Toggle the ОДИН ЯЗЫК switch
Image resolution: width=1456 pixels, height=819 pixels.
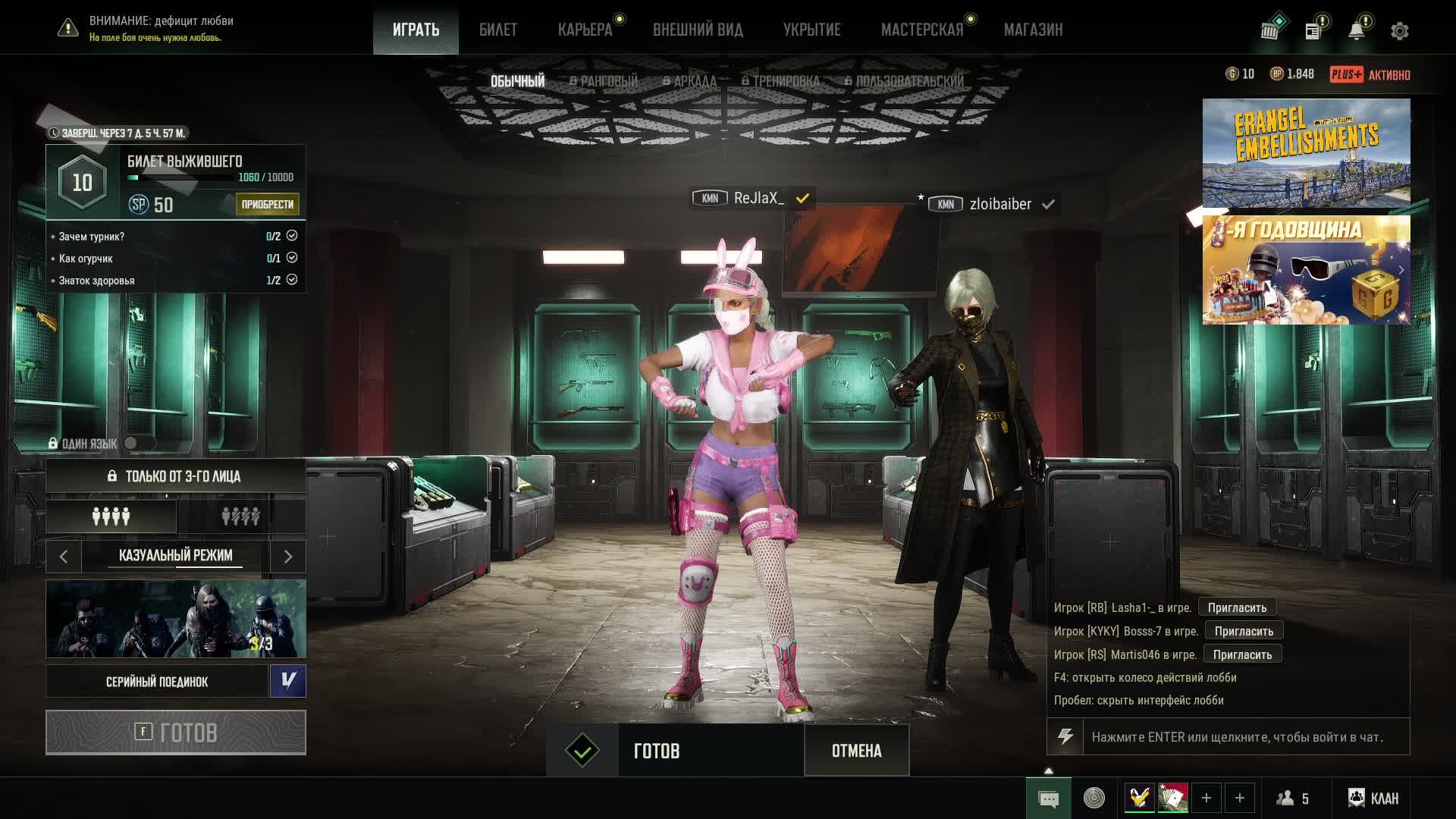coord(139,443)
